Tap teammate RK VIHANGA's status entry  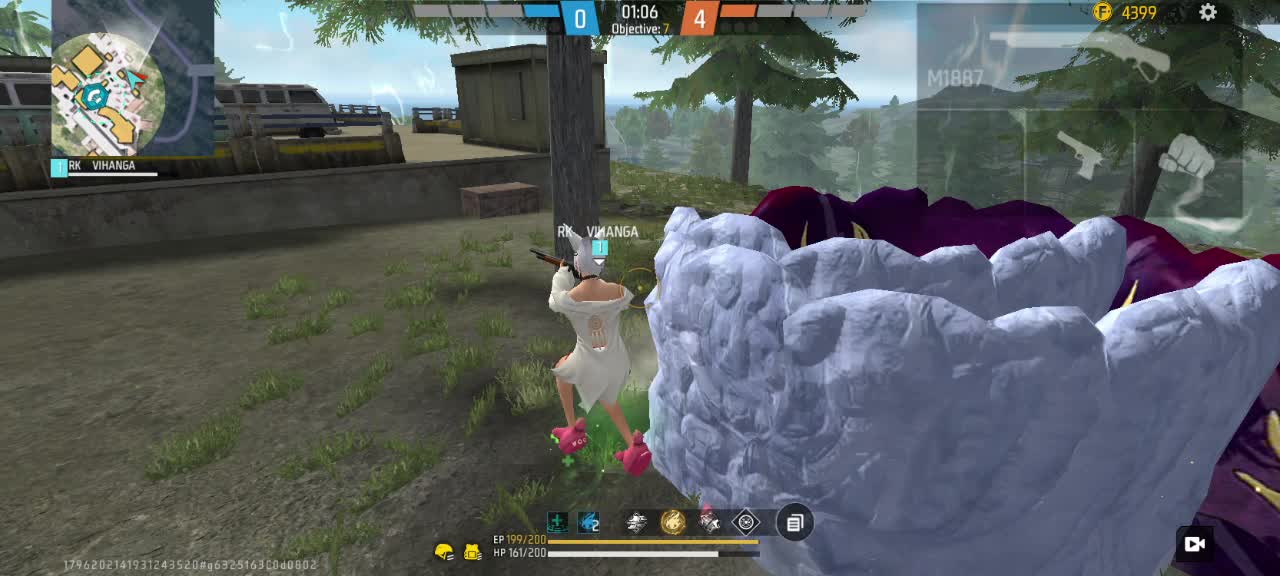tap(105, 168)
